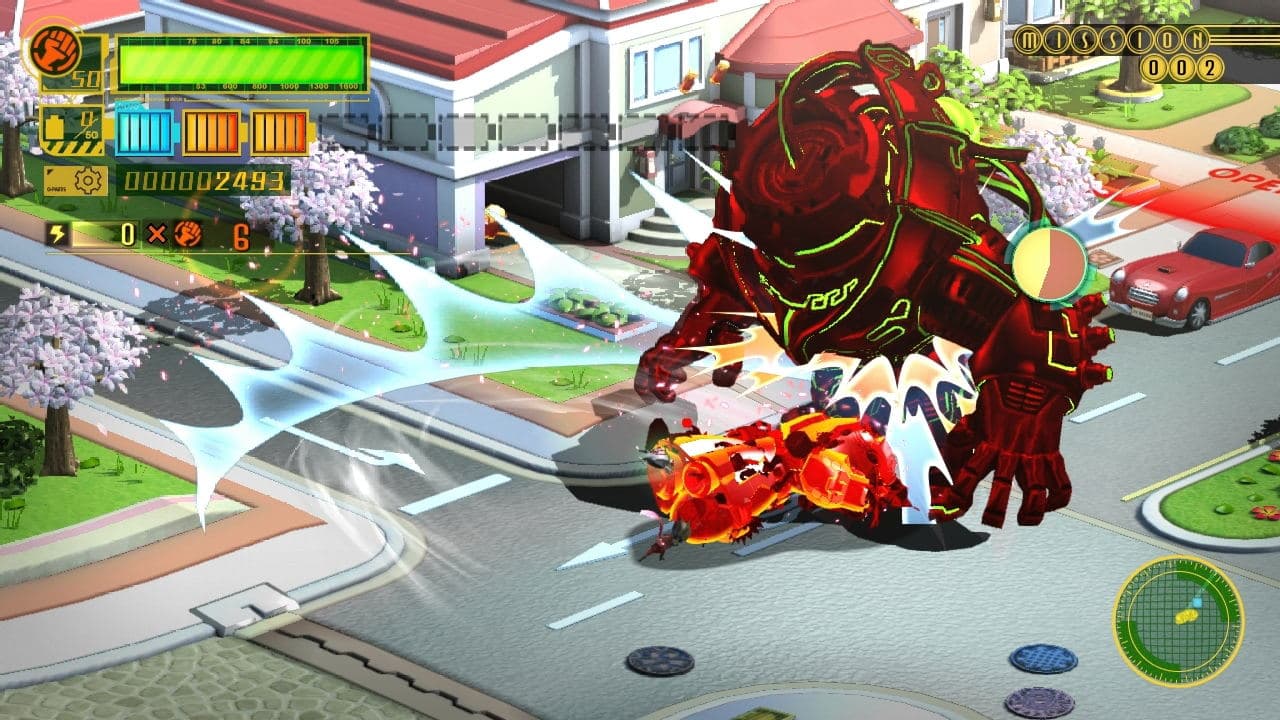
Task: Select the small fist combo icon
Action: point(188,235)
